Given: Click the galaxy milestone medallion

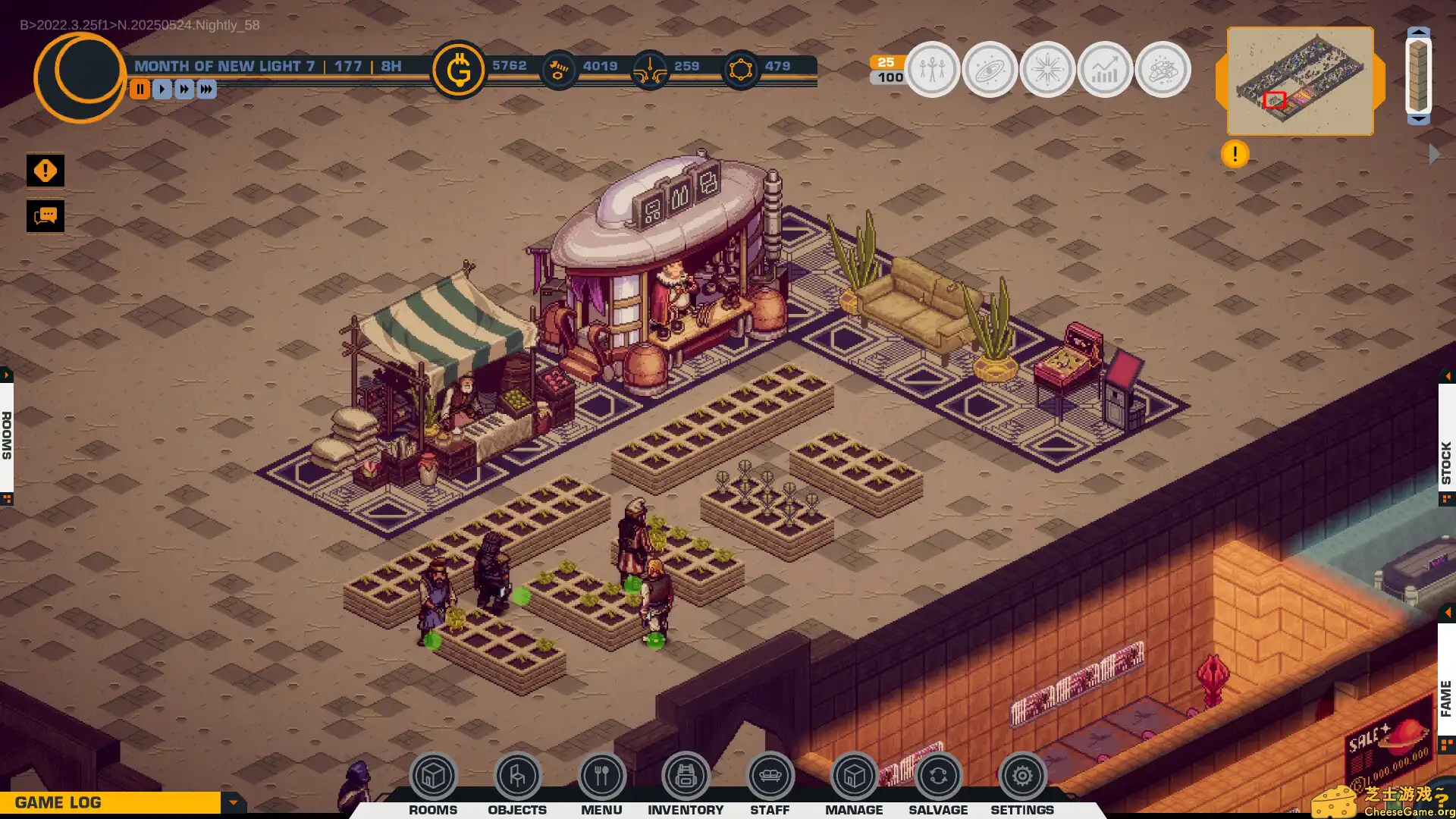Looking at the screenshot, I should (990, 69).
